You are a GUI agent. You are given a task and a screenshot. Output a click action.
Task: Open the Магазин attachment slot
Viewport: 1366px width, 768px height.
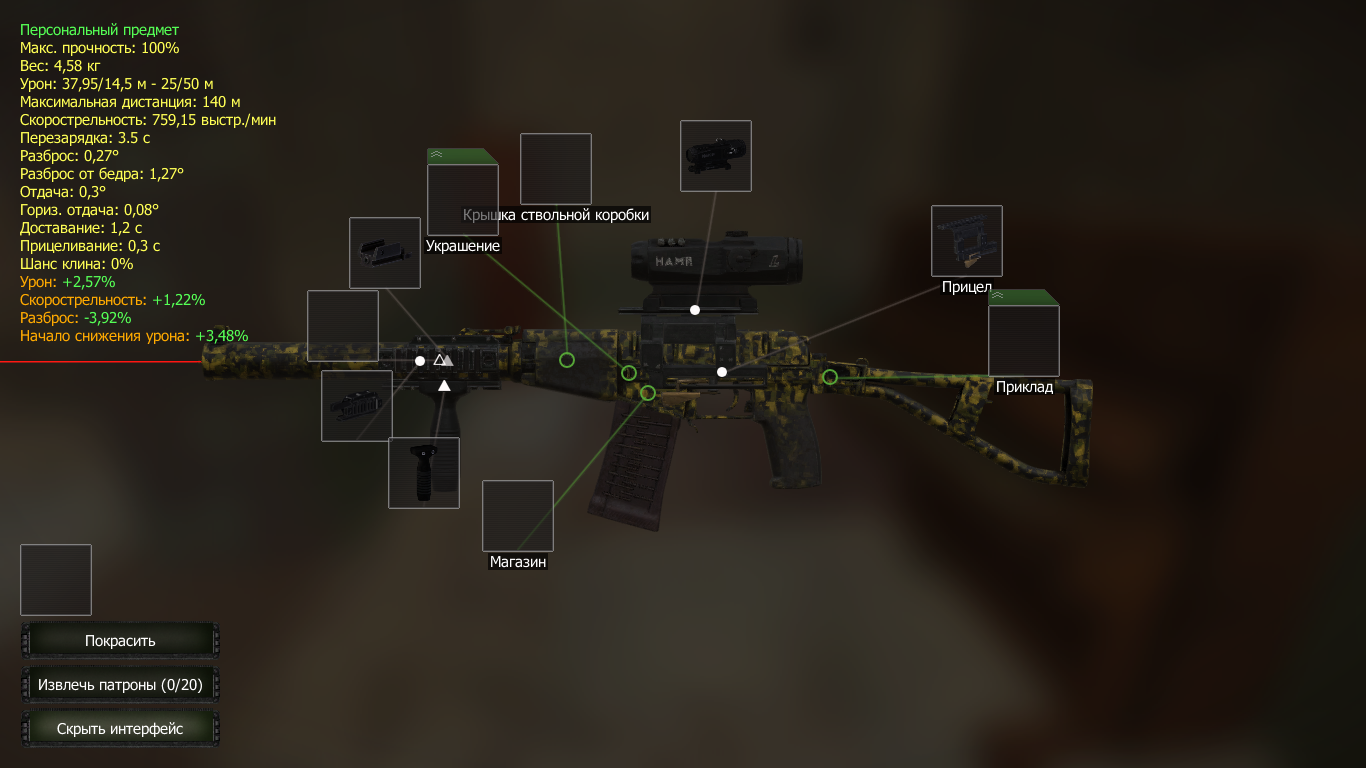tap(518, 516)
